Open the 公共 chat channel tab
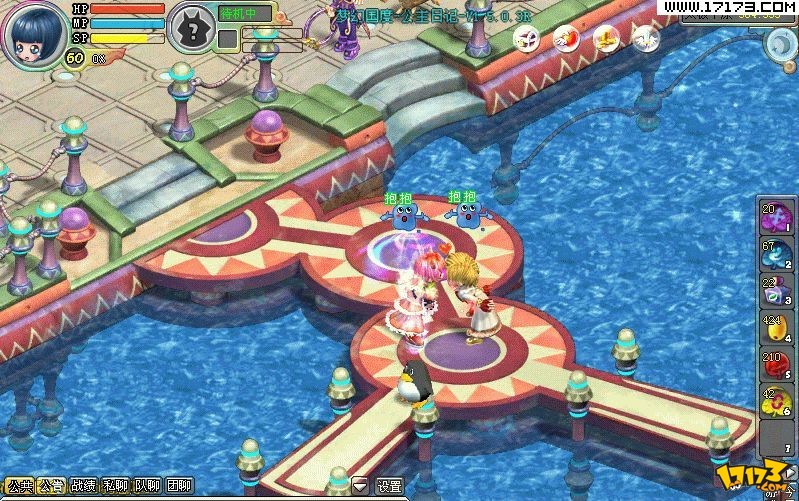 (x=20, y=486)
